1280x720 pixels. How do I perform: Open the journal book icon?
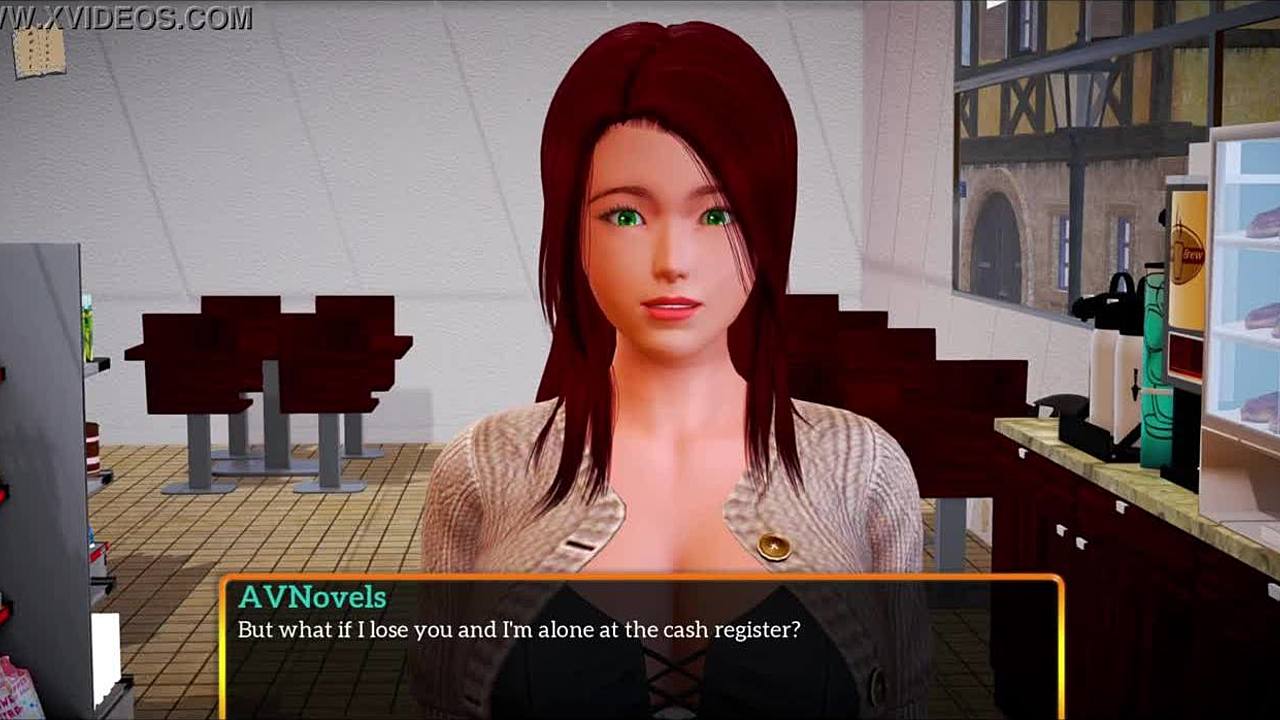pos(39,52)
